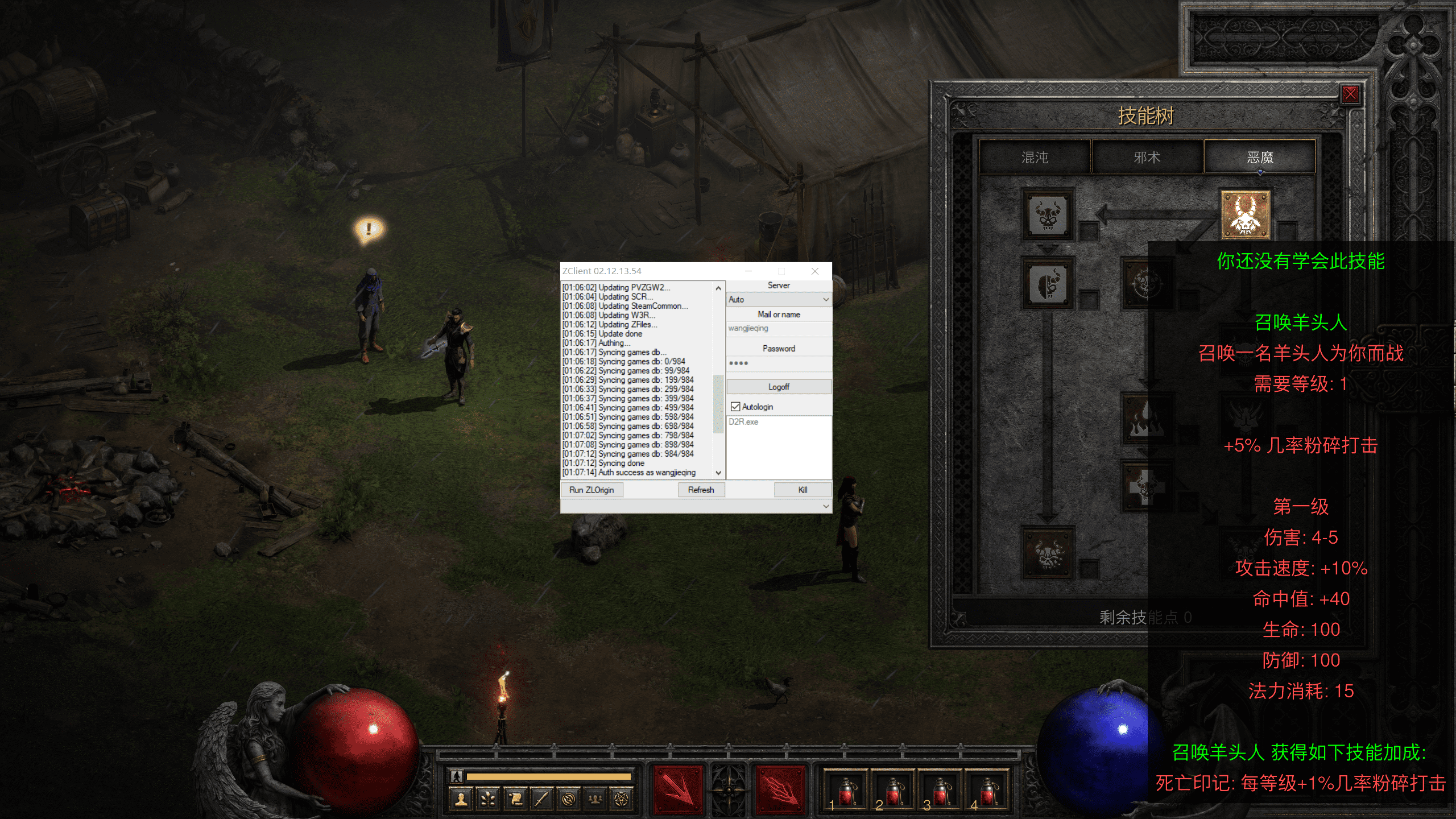The height and width of the screenshot is (819, 1456).
Task: Open the character sheet bust icon
Action: tap(461, 799)
